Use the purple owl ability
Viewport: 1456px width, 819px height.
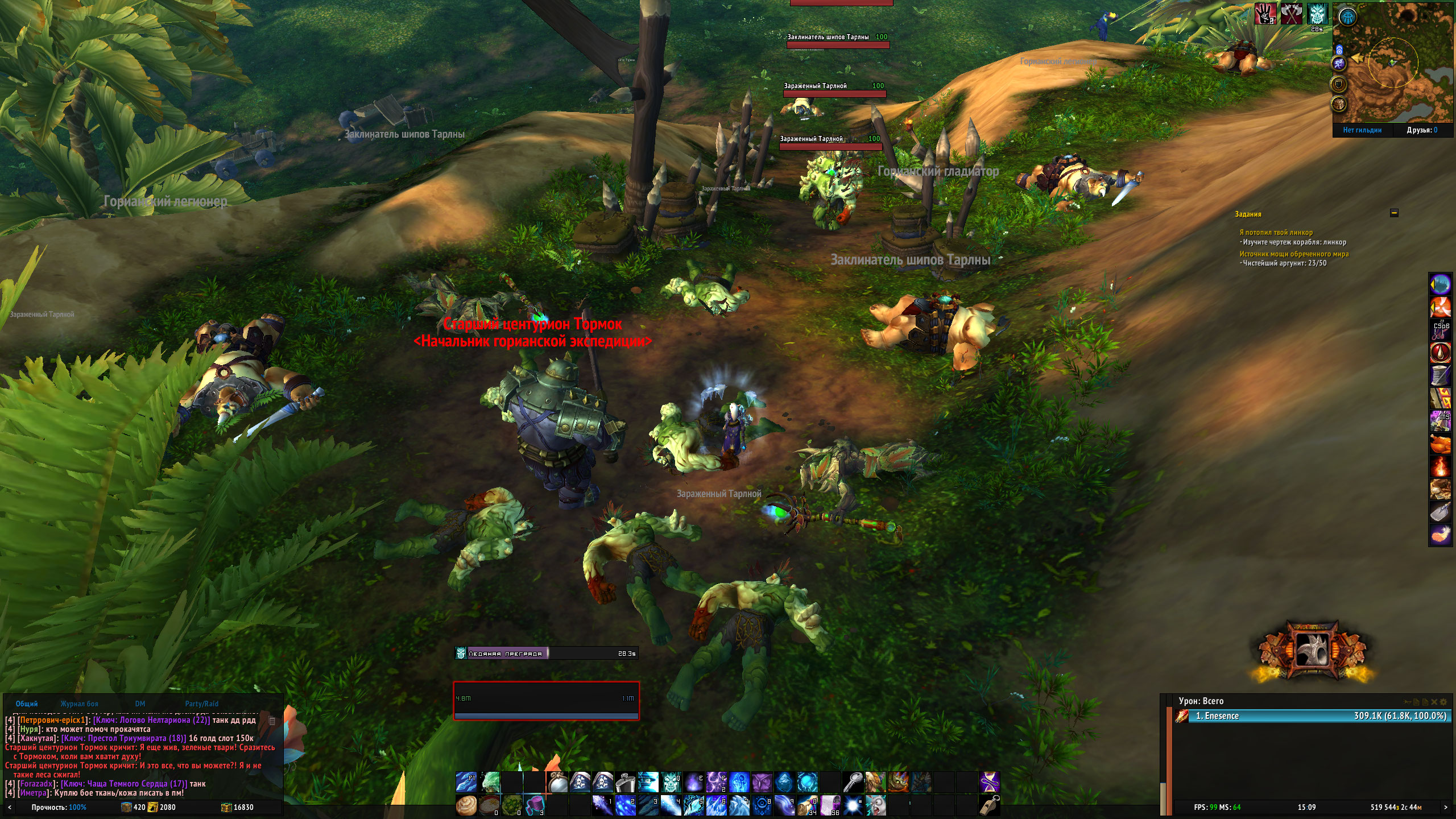762,783
